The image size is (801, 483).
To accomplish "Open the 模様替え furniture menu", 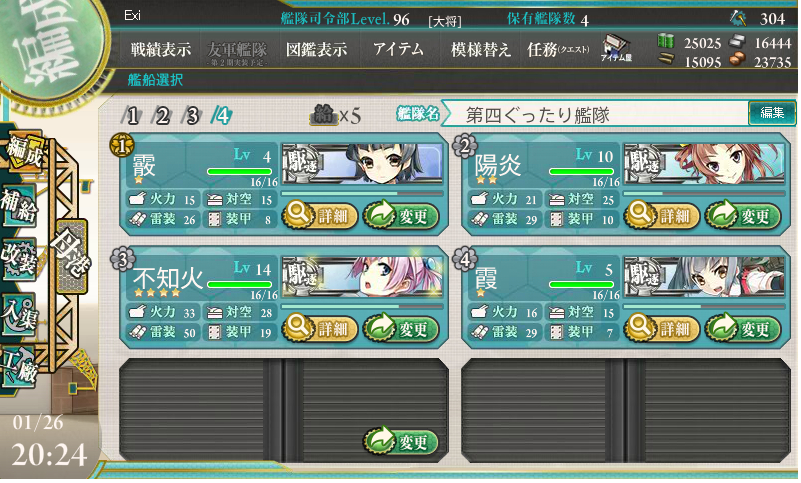I will point(480,50).
